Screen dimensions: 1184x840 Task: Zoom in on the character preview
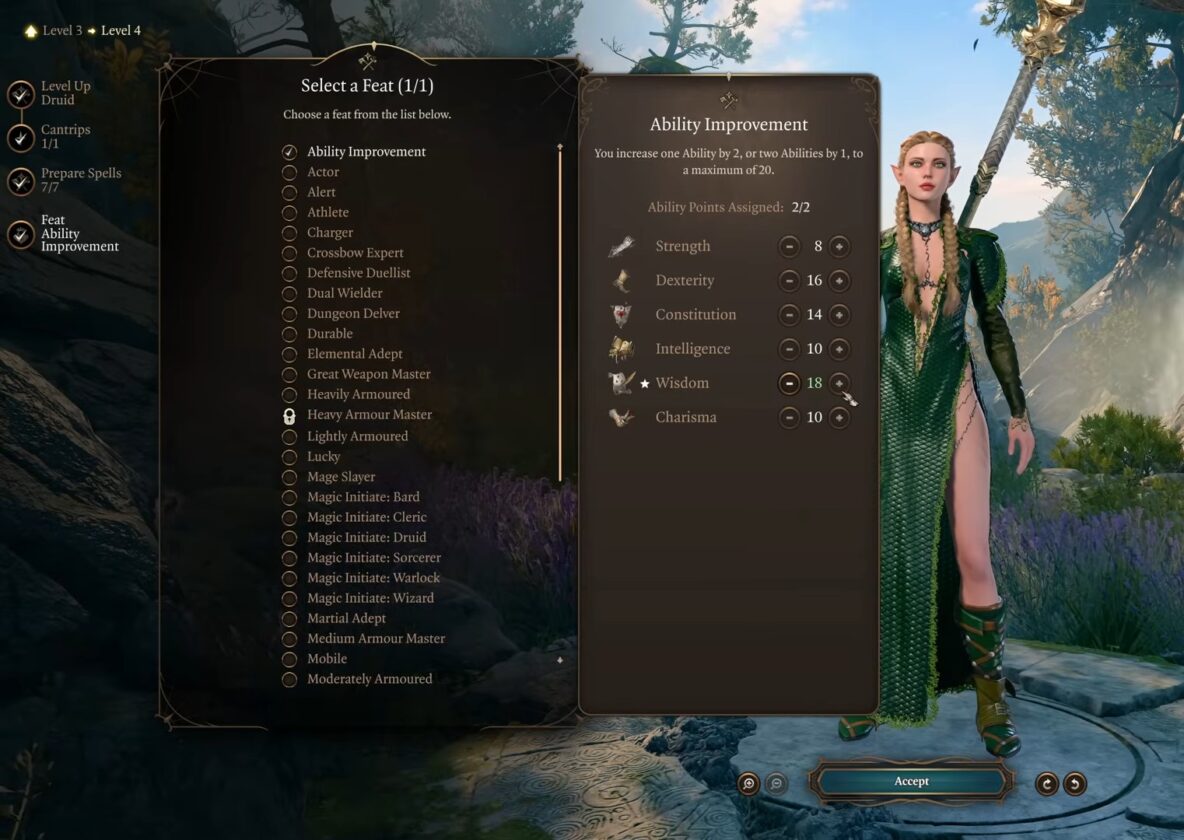point(748,783)
